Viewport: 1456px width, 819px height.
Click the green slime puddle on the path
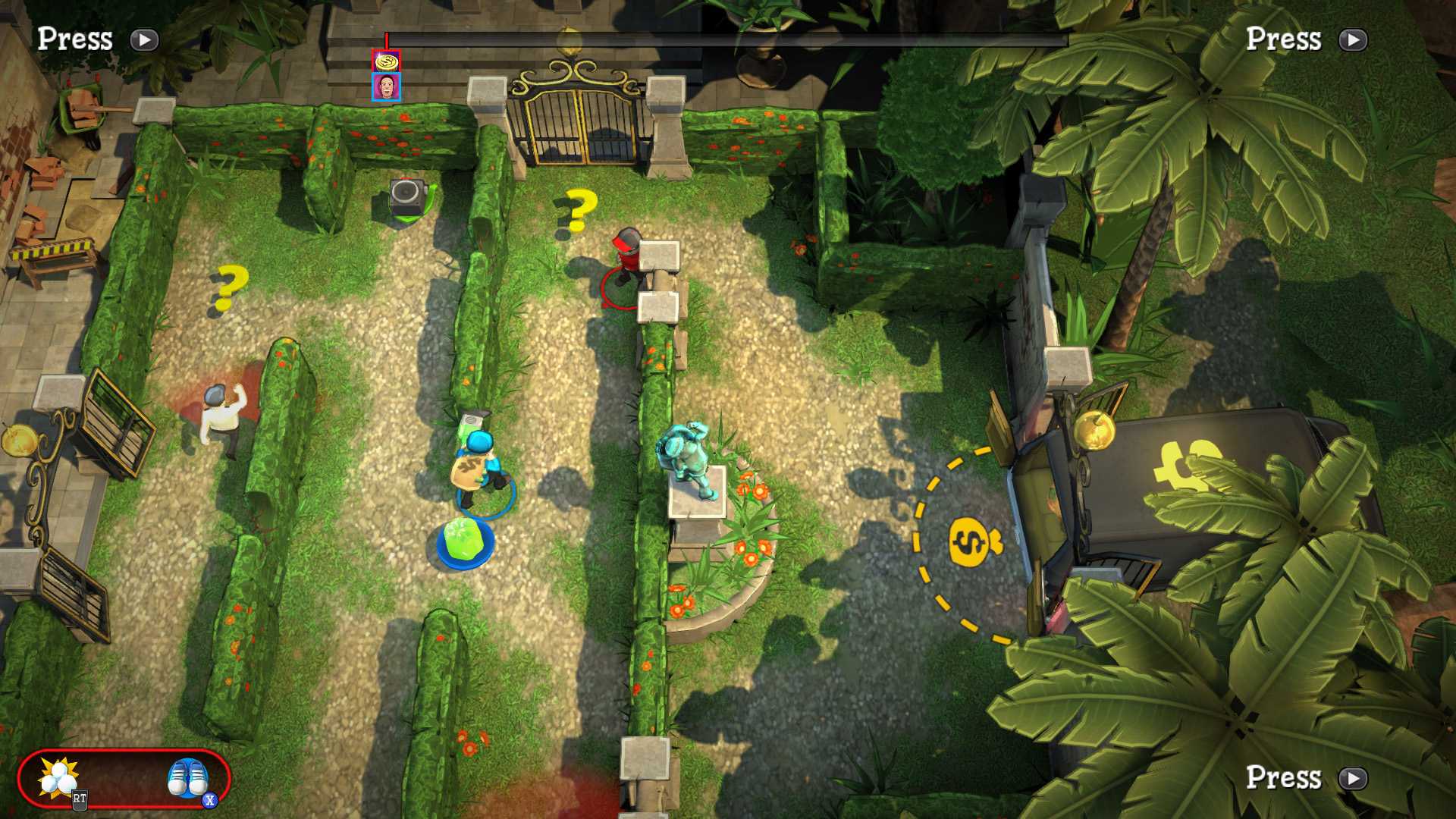(x=463, y=539)
